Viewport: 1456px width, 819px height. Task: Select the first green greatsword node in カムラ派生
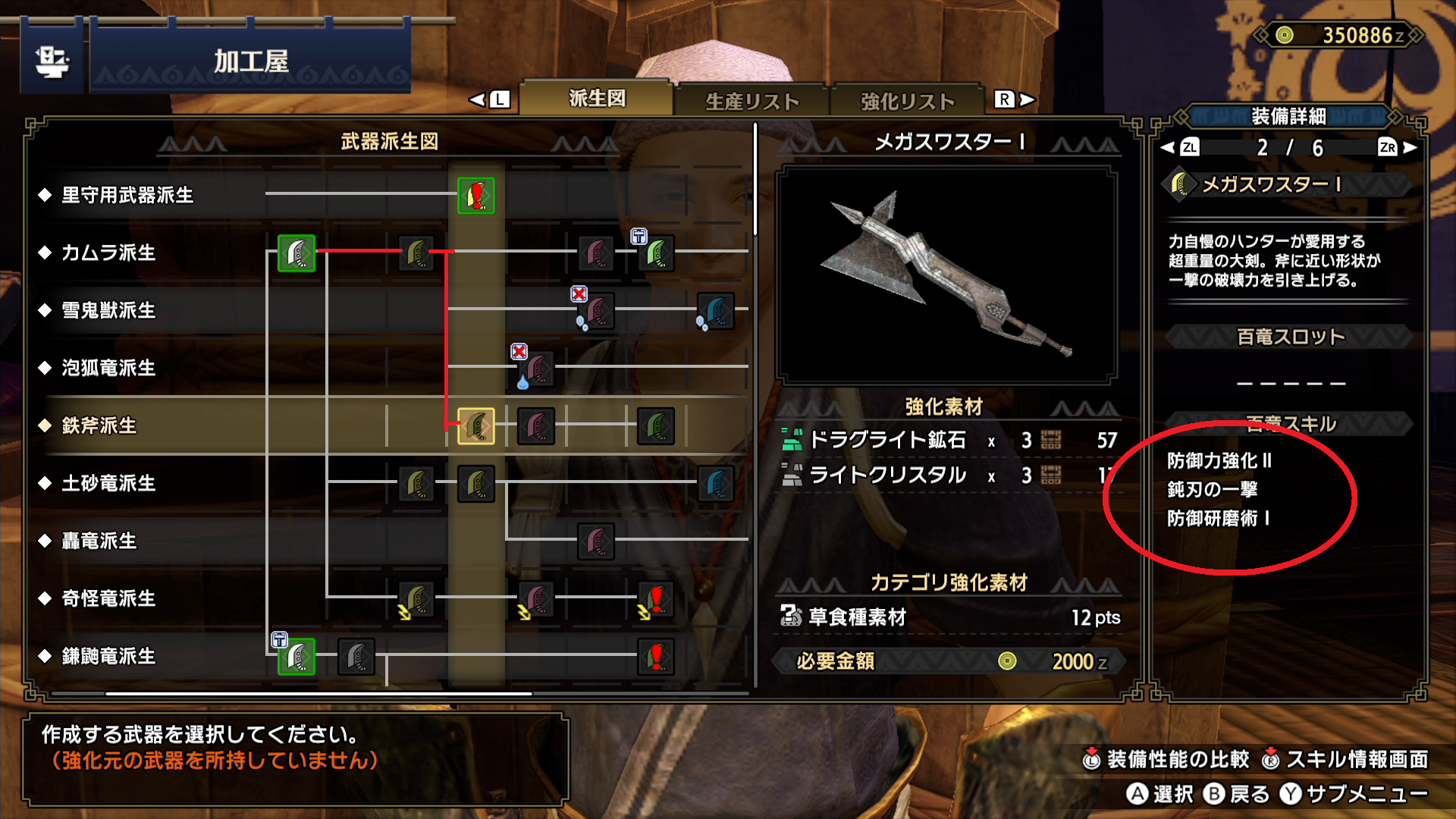click(297, 253)
